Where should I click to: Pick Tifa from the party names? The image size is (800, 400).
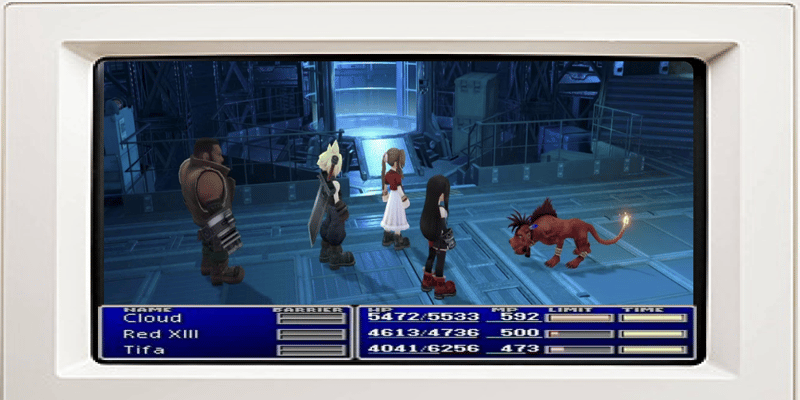click(x=145, y=349)
